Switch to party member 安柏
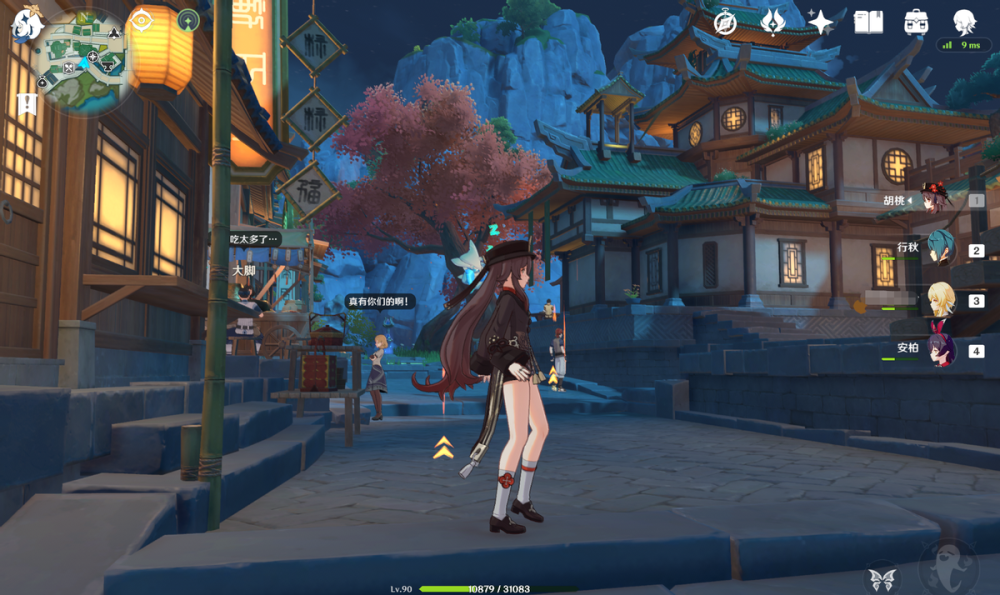 940,351
